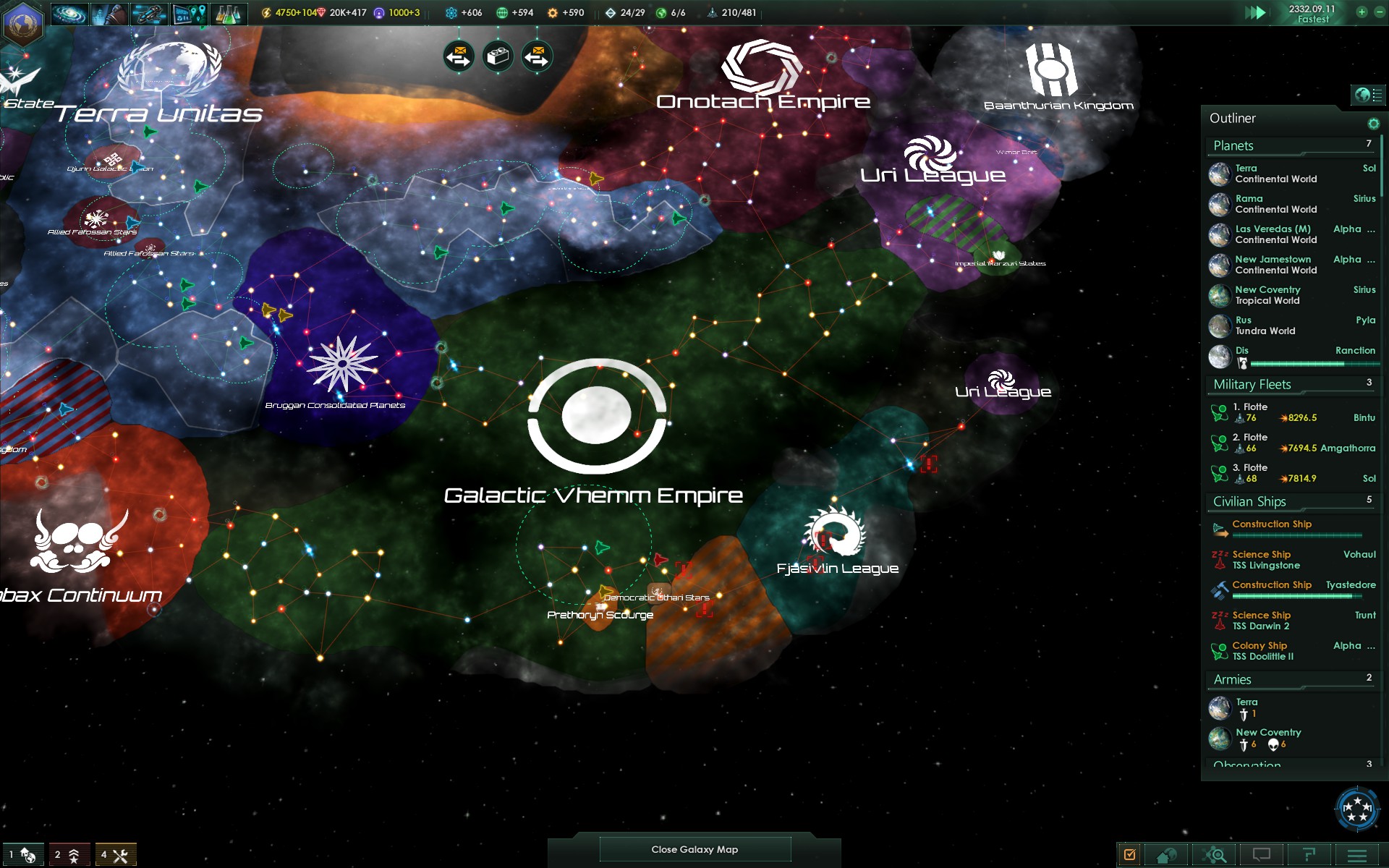Open the chat speech bubble button
This screenshot has width=1389, height=868.
pos(1262,855)
